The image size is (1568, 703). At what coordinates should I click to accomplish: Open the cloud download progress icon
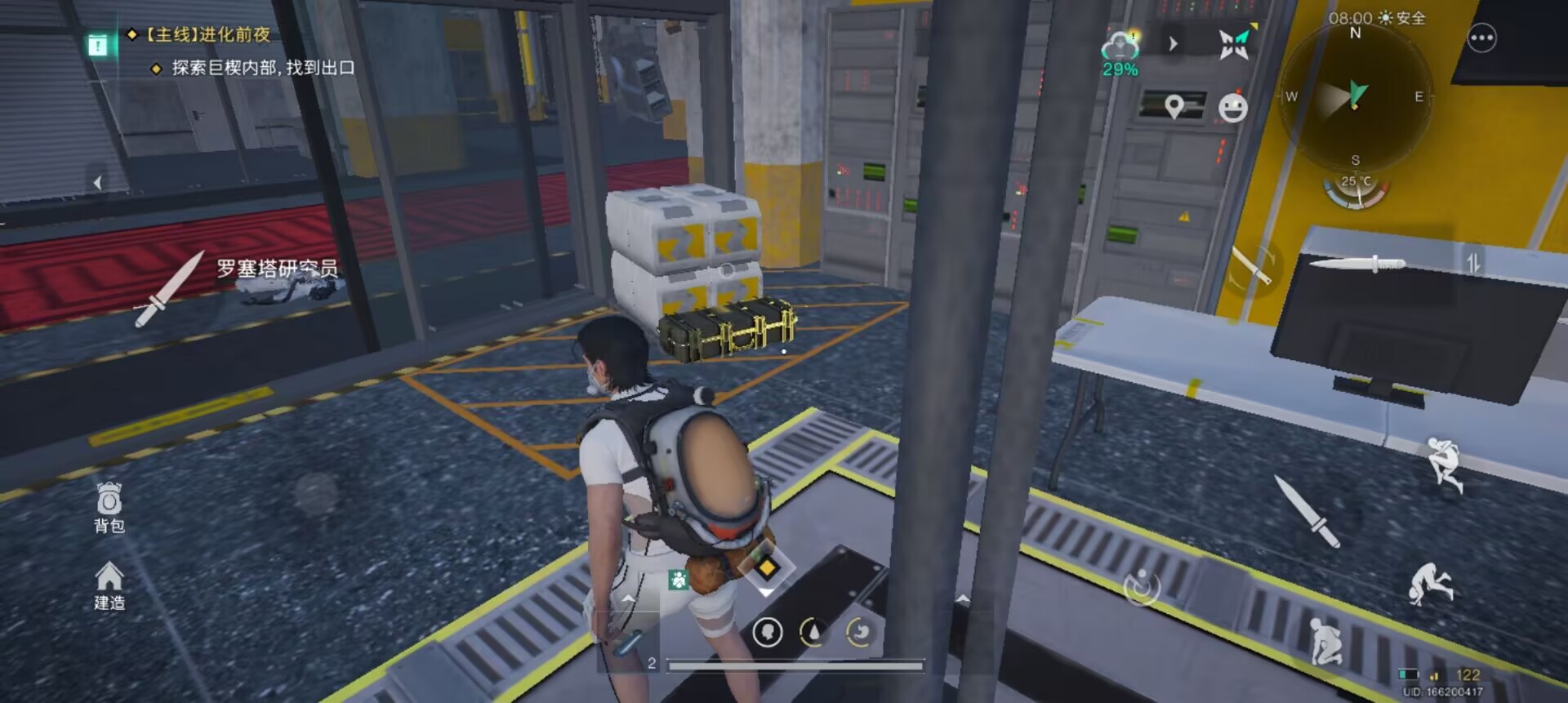coord(1120,51)
